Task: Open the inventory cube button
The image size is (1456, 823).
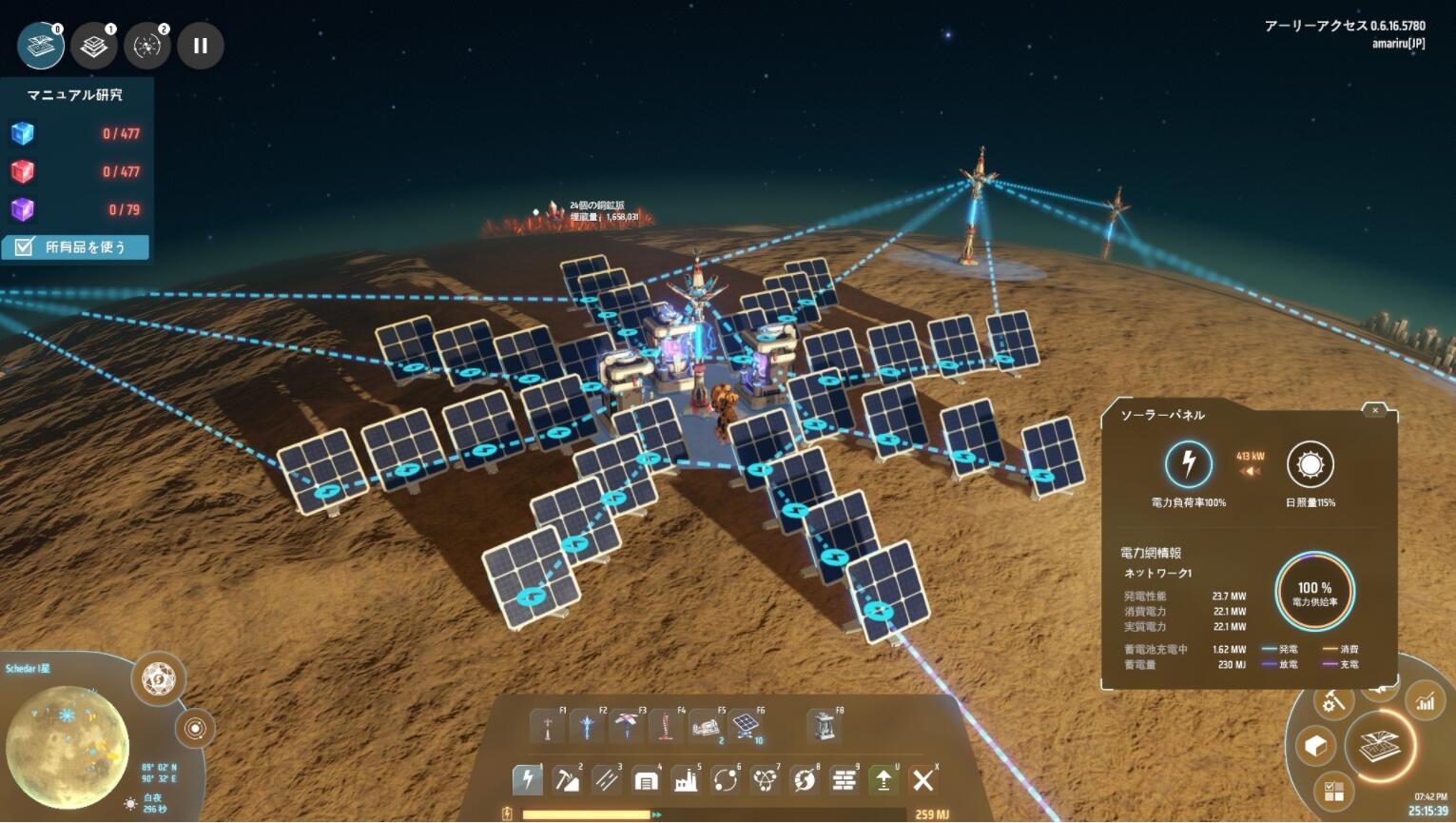Action: pos(1316,746)
